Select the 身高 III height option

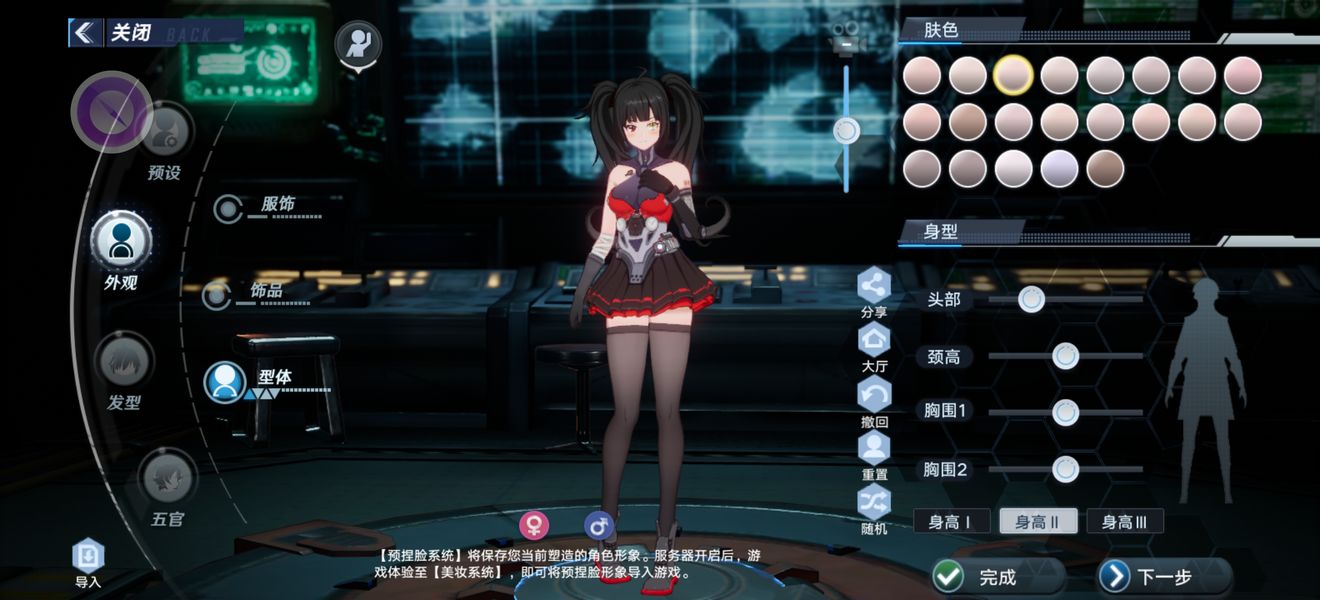(1124, 521)
